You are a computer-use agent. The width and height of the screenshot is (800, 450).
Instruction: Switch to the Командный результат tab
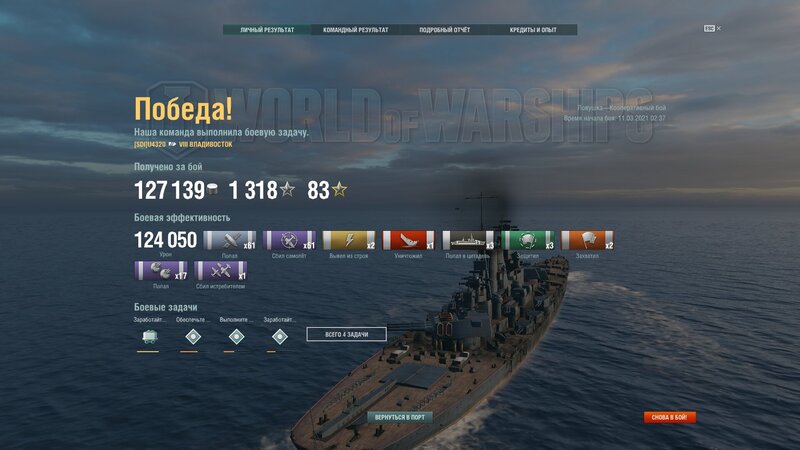(355, 30)
